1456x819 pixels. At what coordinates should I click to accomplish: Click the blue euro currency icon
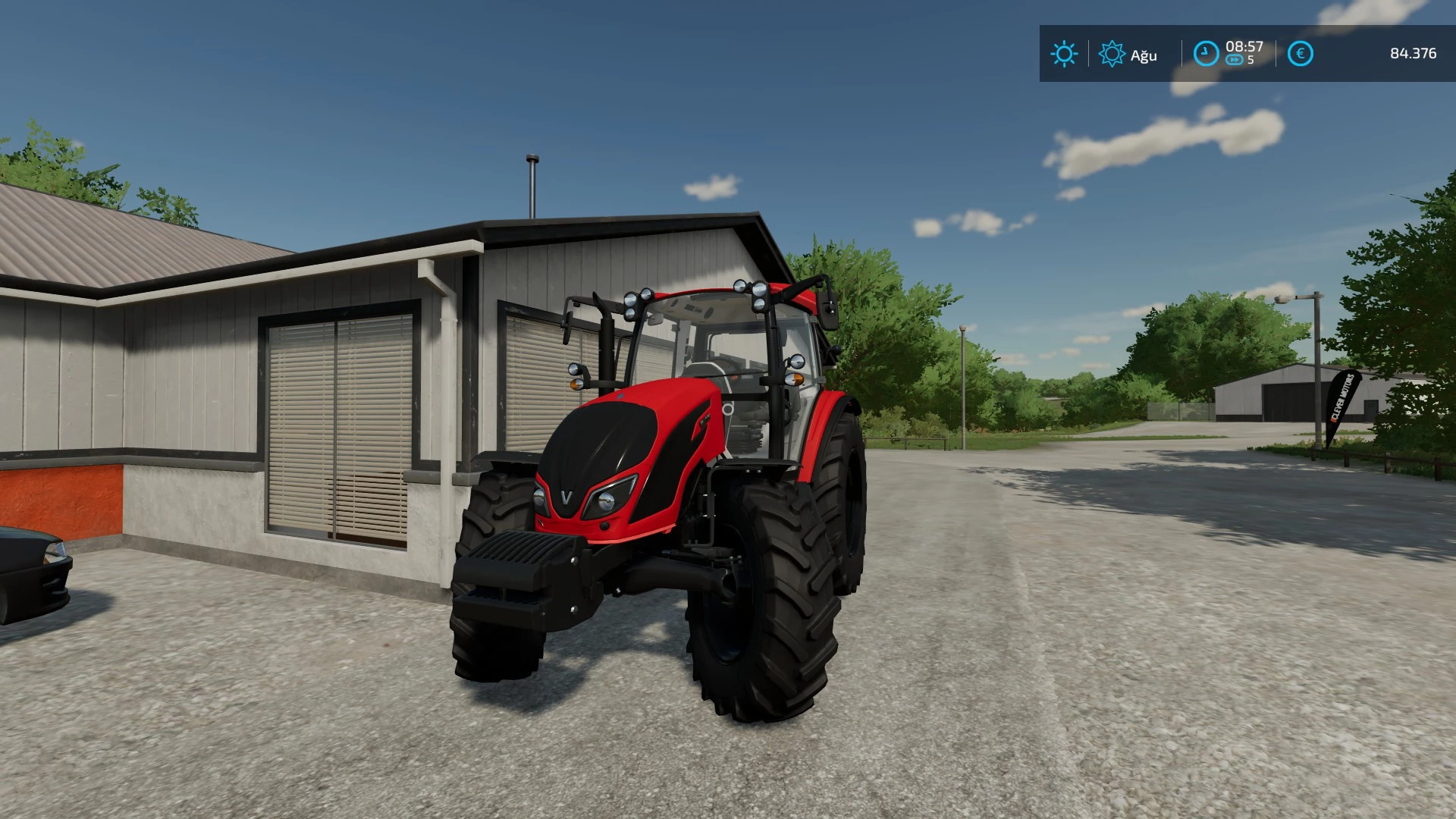click(1300, 54)
